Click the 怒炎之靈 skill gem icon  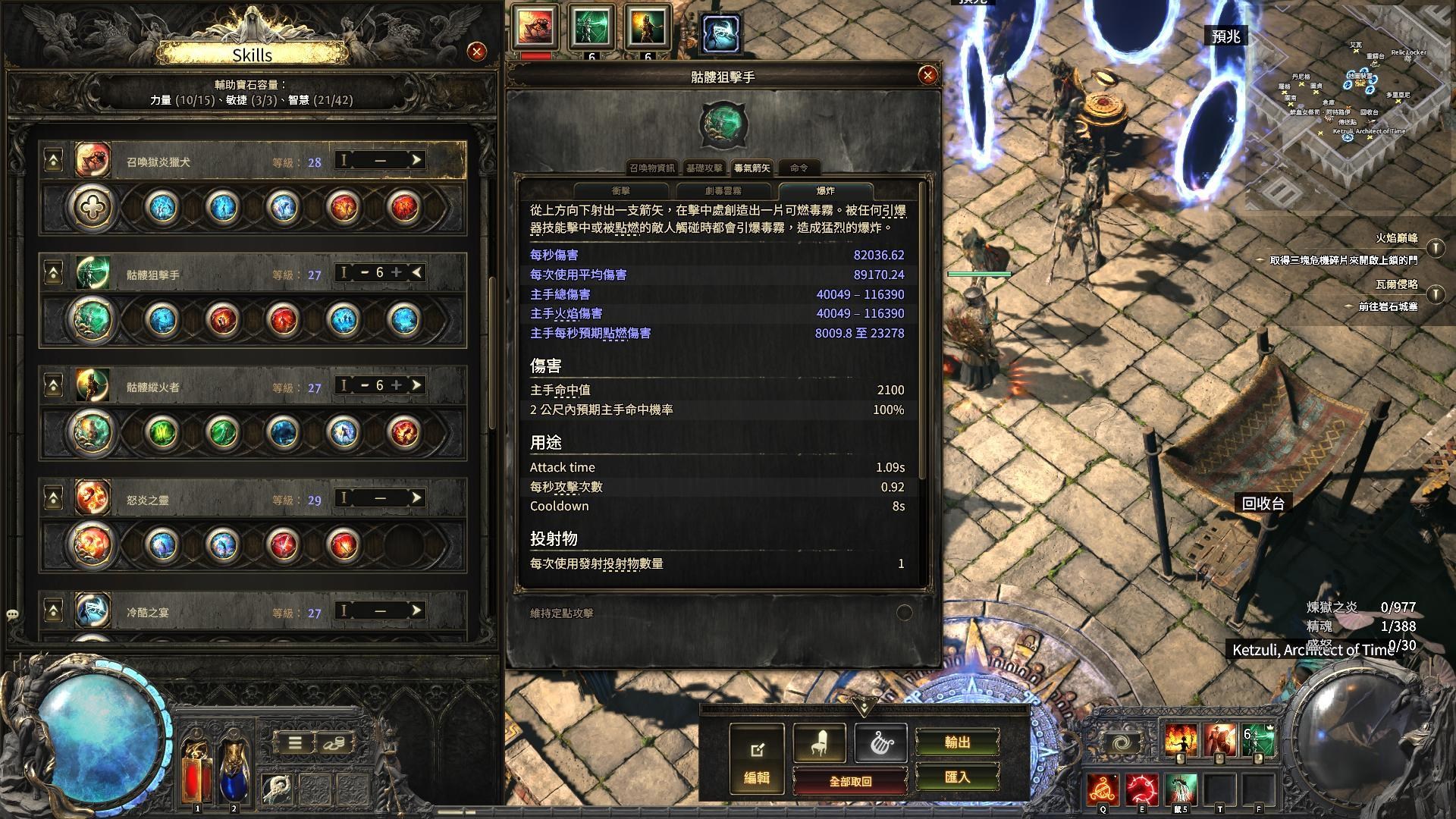coord(91,499)
